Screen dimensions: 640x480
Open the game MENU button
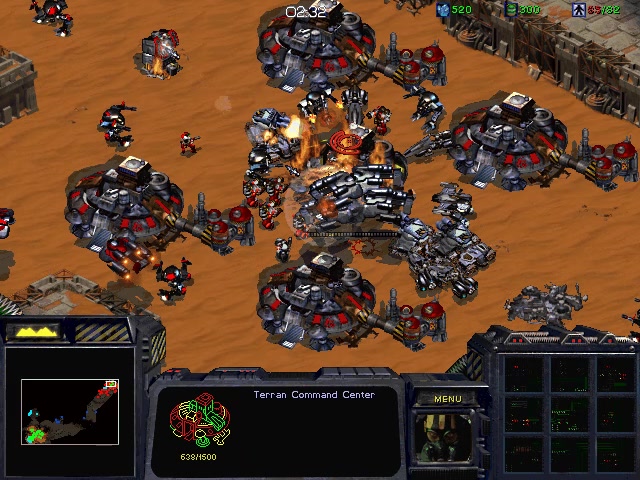click(447, 399)
